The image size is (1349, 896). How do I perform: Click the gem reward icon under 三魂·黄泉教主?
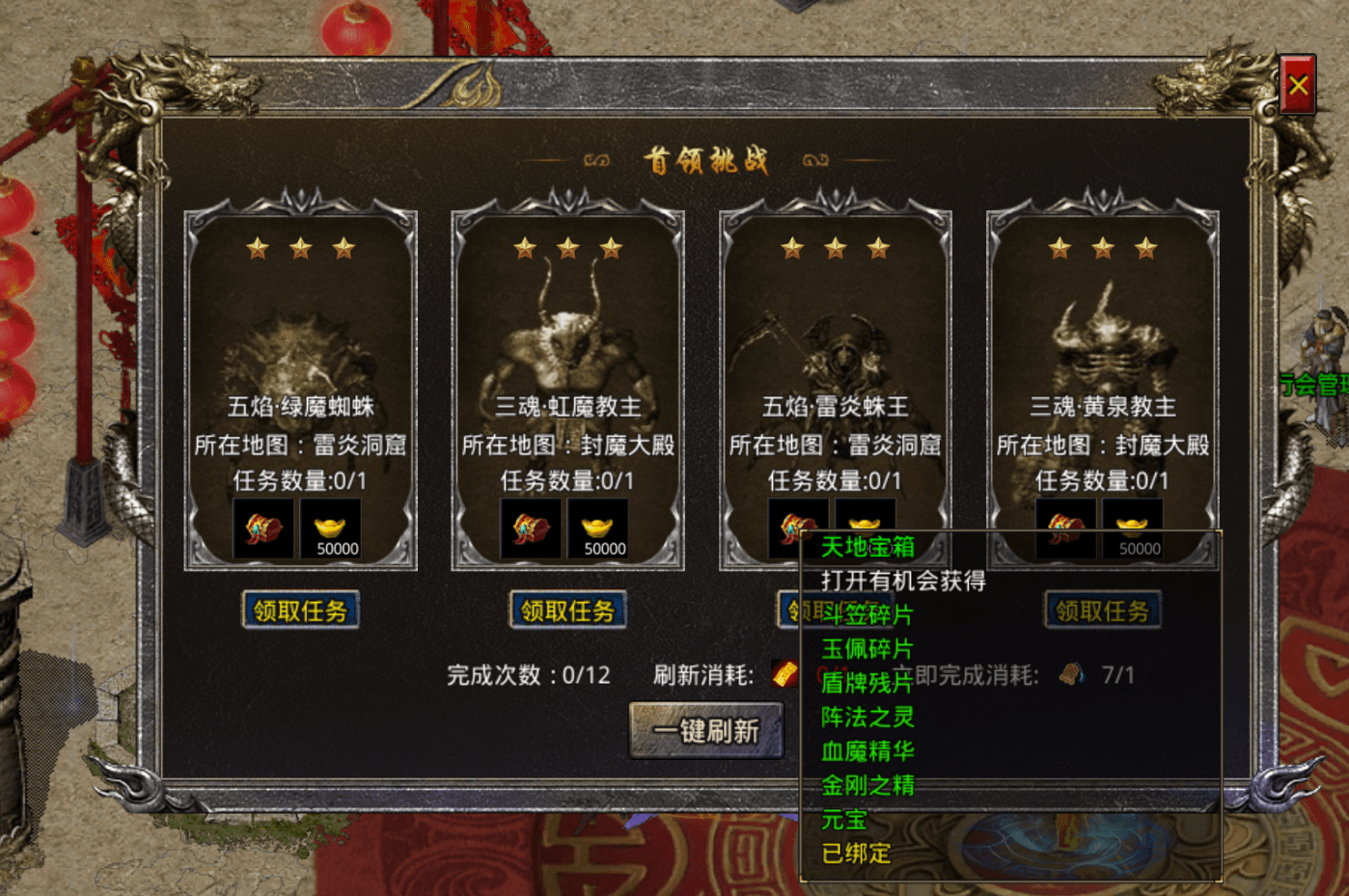click(1066, 528)
